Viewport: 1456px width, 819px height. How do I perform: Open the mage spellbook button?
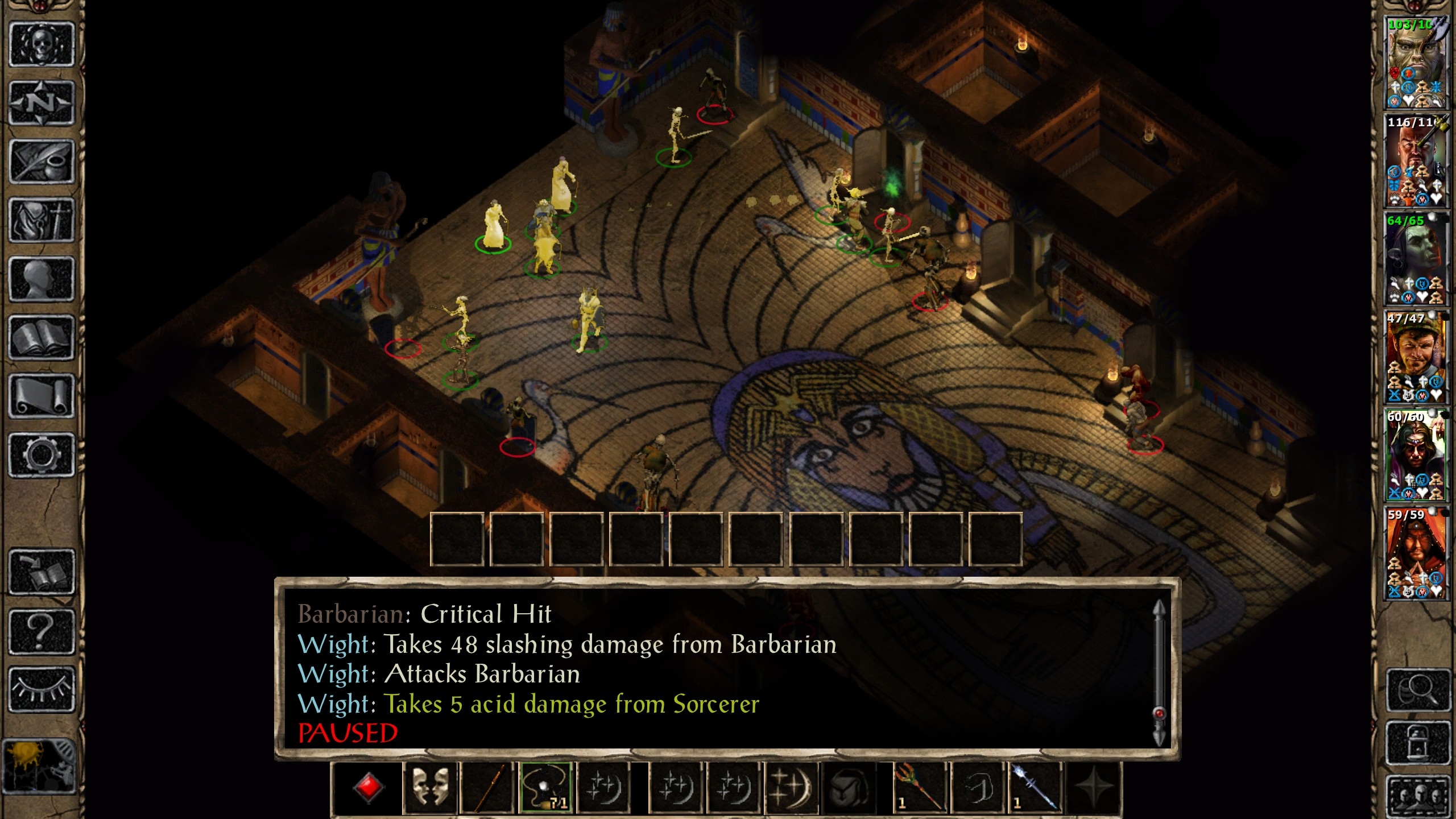pyautogui.click(x=42, y=337)
